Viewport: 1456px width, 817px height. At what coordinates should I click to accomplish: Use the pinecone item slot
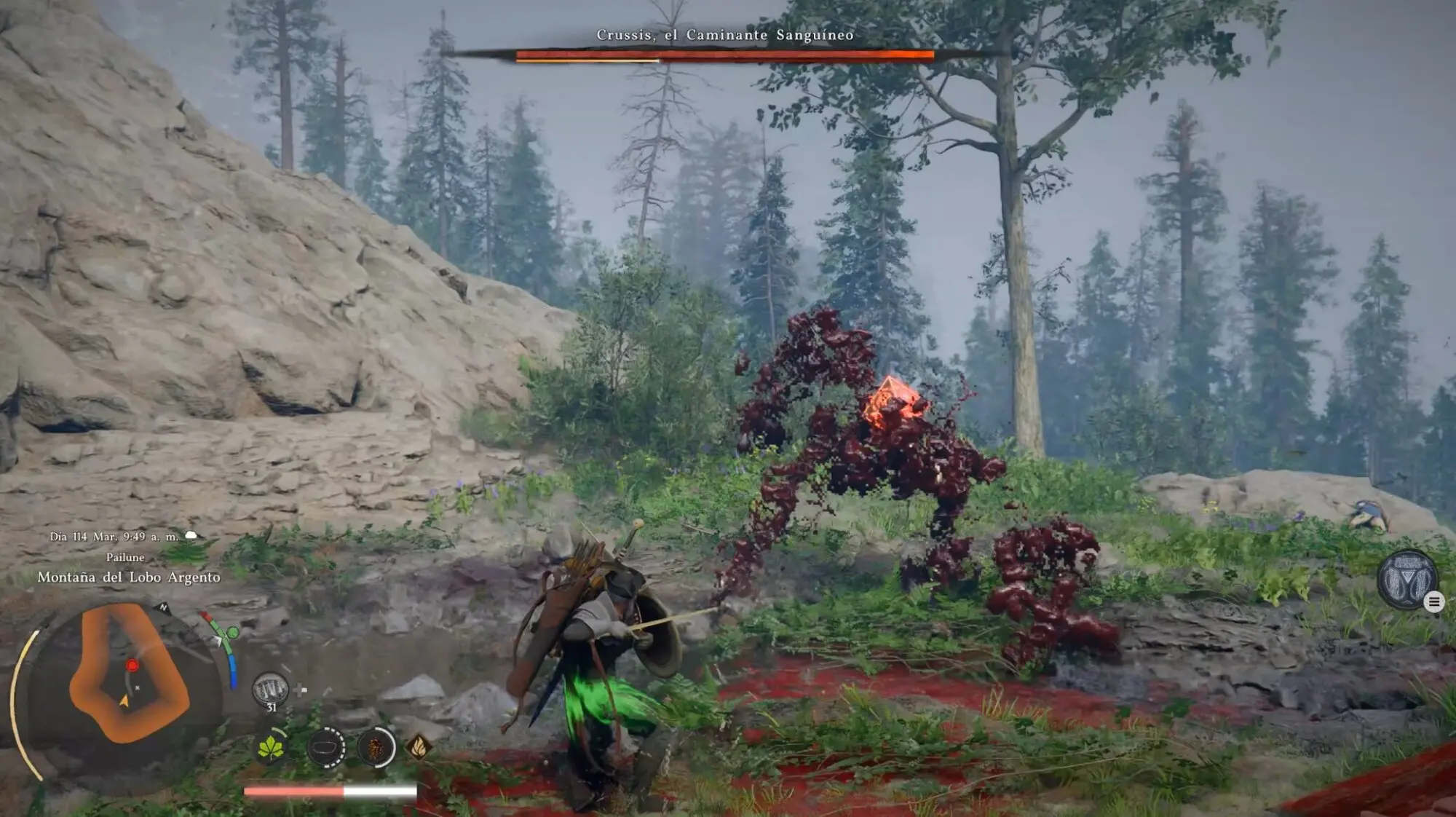376,747
